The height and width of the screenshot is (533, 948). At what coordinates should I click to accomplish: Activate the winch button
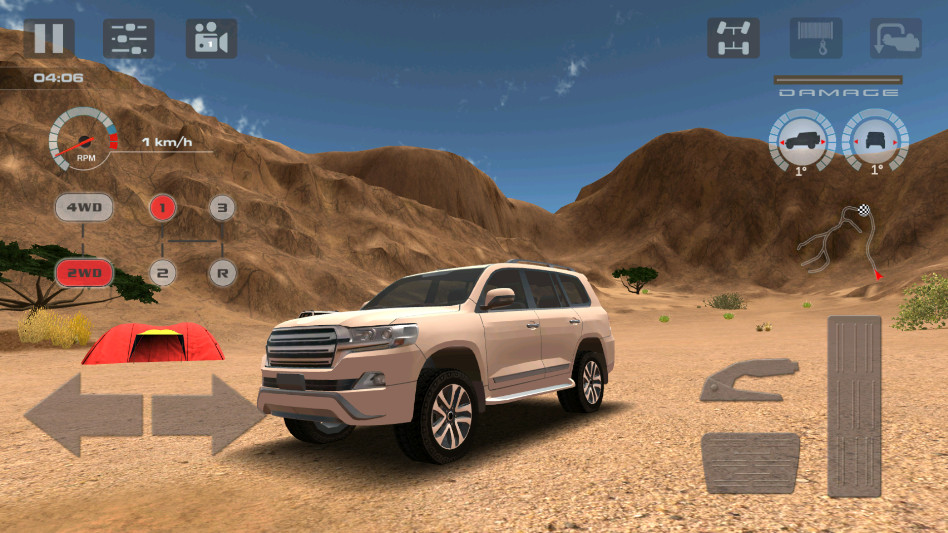pyautogui.click(x=815, y=38)
